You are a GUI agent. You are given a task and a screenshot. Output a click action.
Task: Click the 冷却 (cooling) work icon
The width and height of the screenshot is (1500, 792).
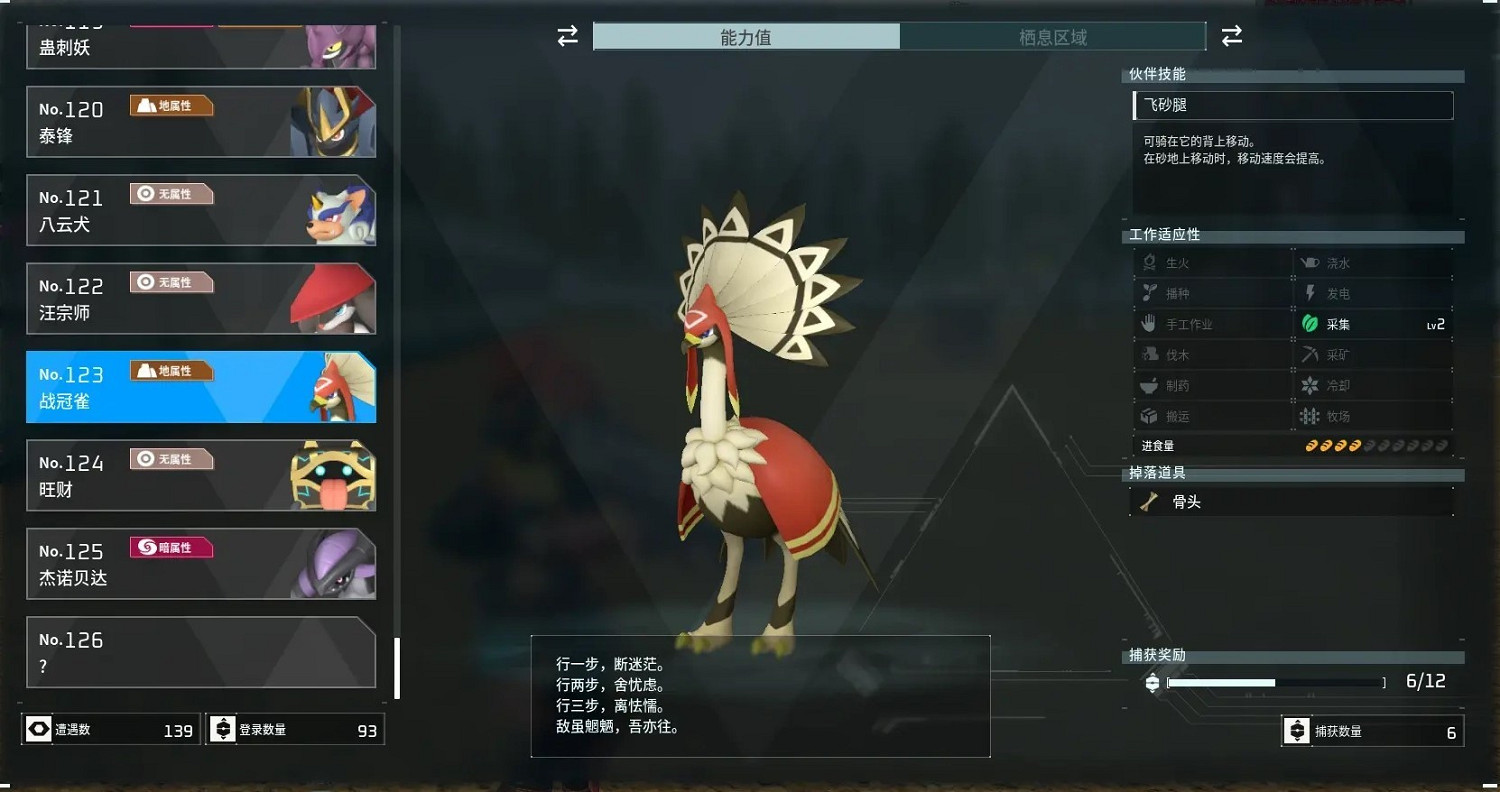tap(1311, 385)
